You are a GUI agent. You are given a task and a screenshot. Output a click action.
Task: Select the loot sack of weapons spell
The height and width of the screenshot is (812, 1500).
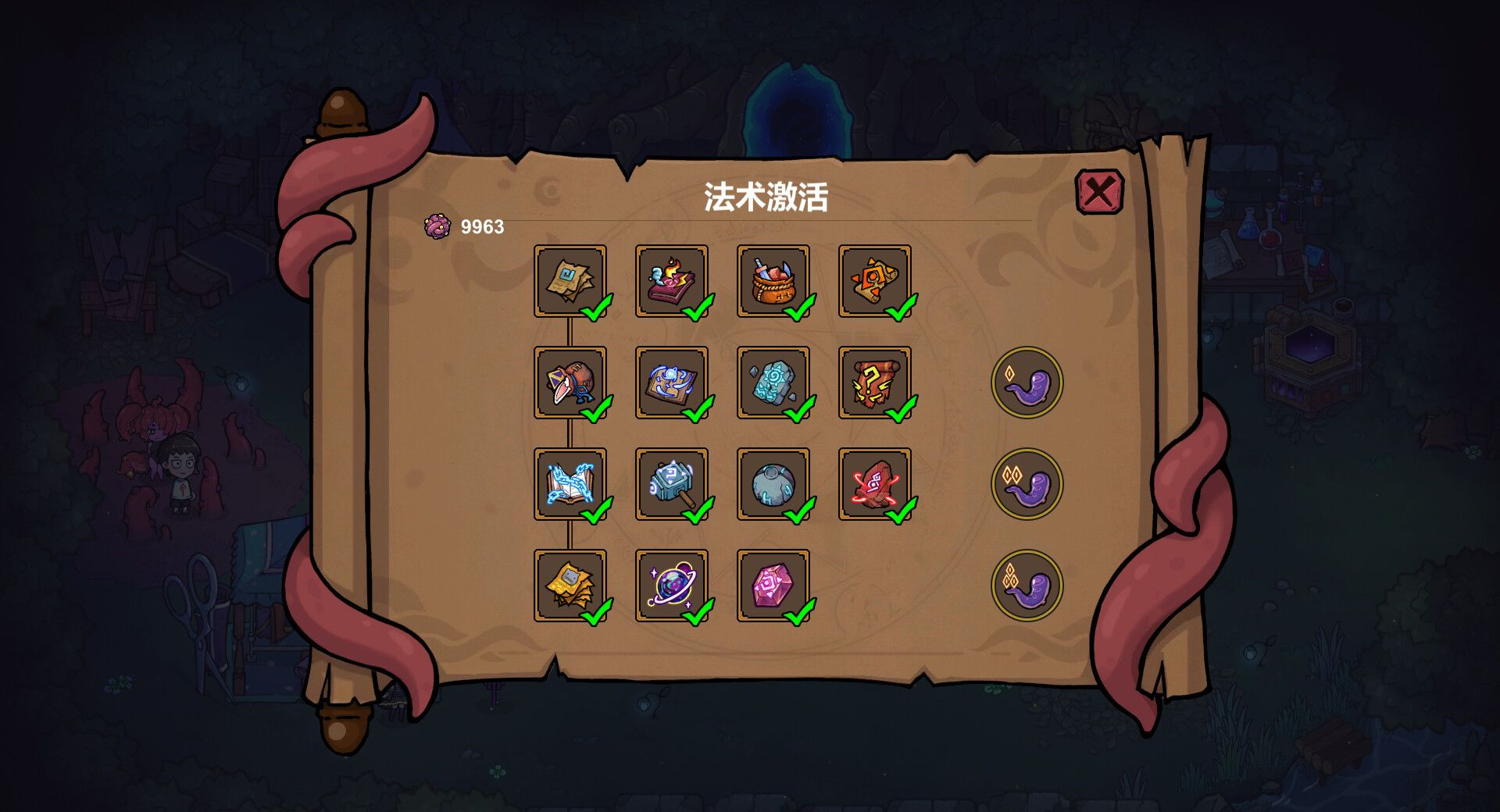[772, 281]
